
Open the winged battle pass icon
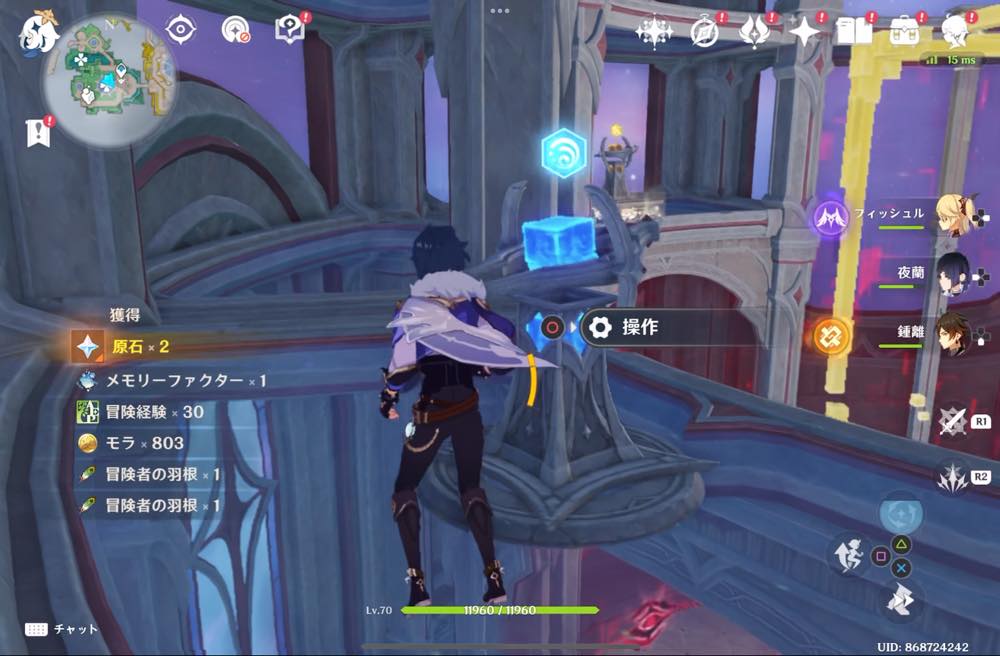coord(753,32)
